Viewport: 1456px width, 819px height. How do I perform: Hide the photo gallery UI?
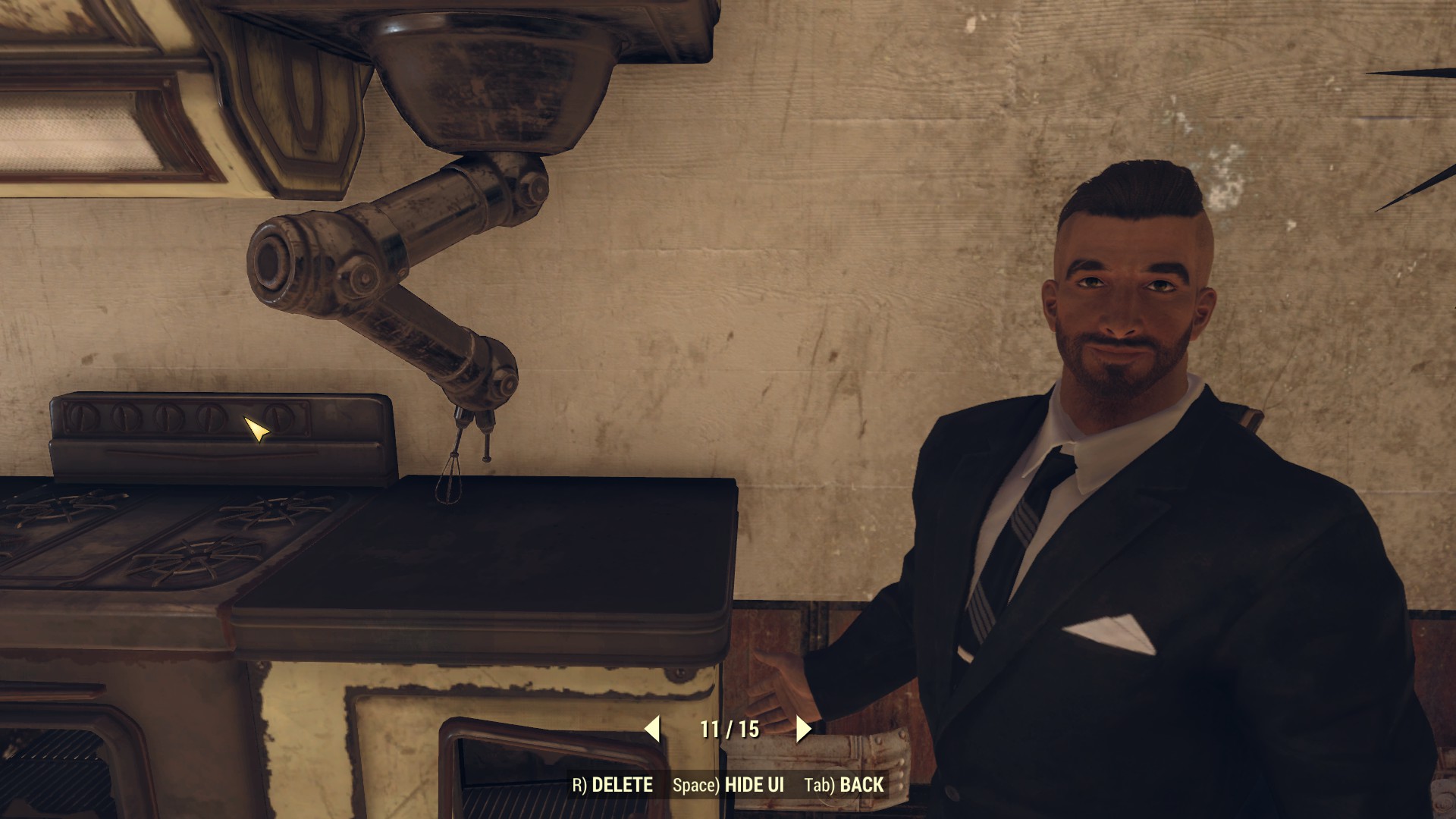(x=728, y=785)
